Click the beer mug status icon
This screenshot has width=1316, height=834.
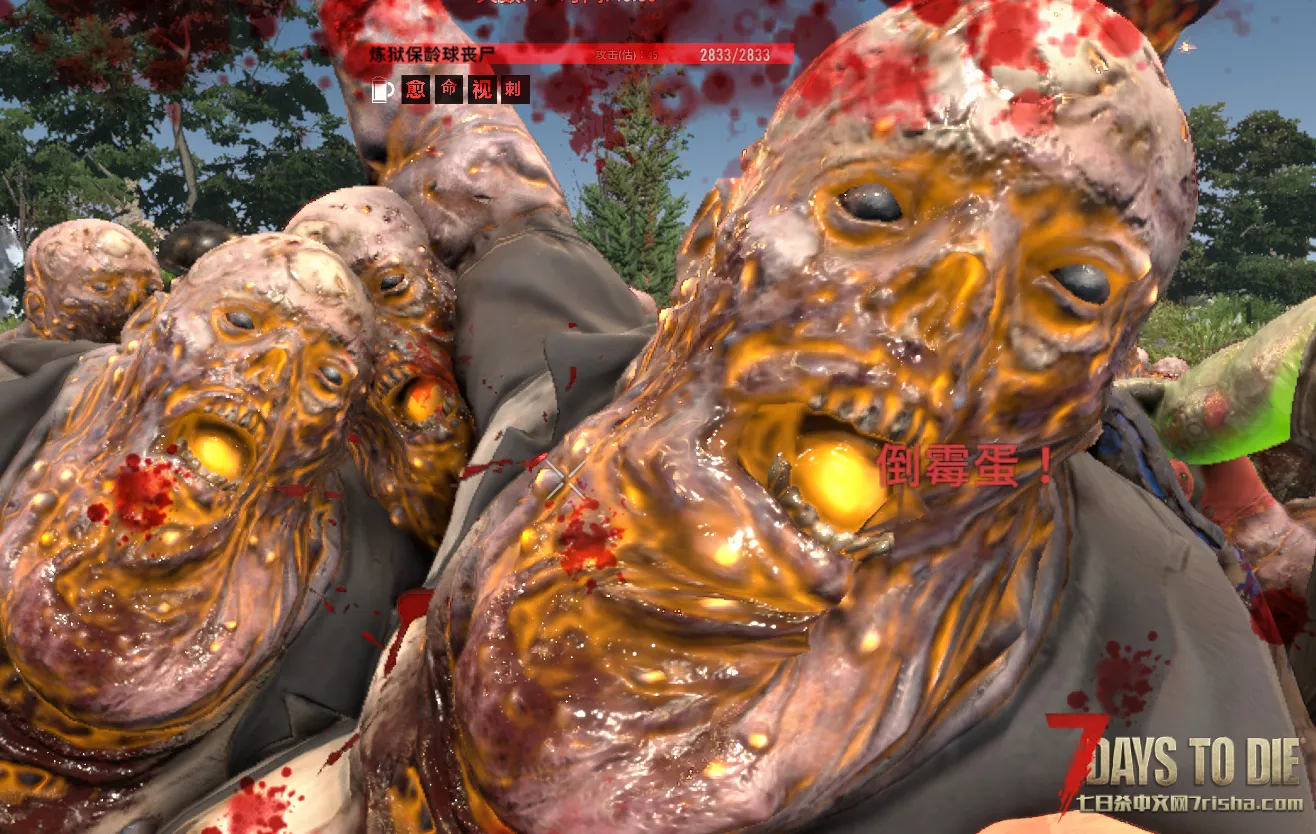[381, 90]
